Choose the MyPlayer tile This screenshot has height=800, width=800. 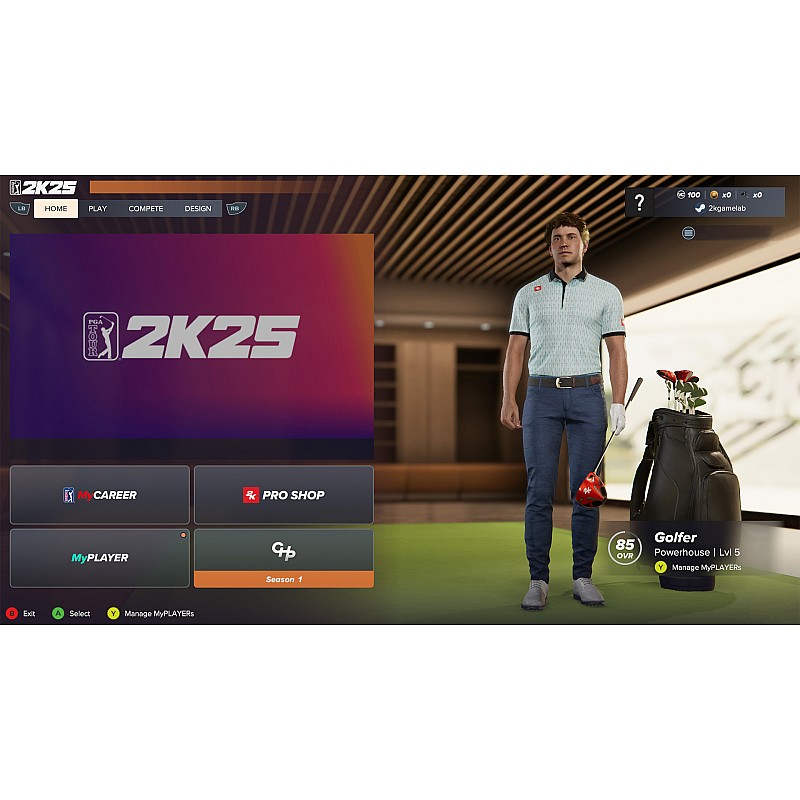coord(100,557)
